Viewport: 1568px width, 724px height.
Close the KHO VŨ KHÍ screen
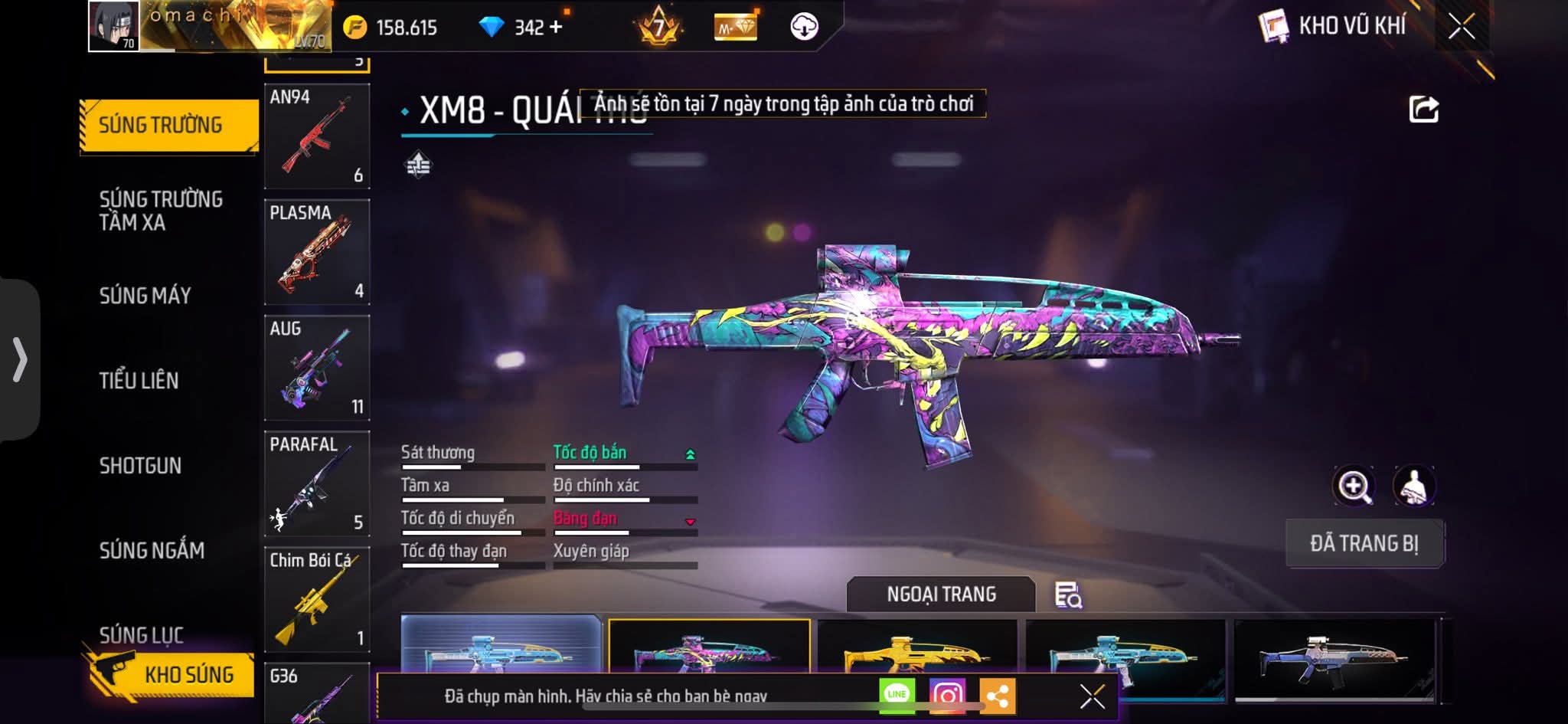tap(1461, 27)
